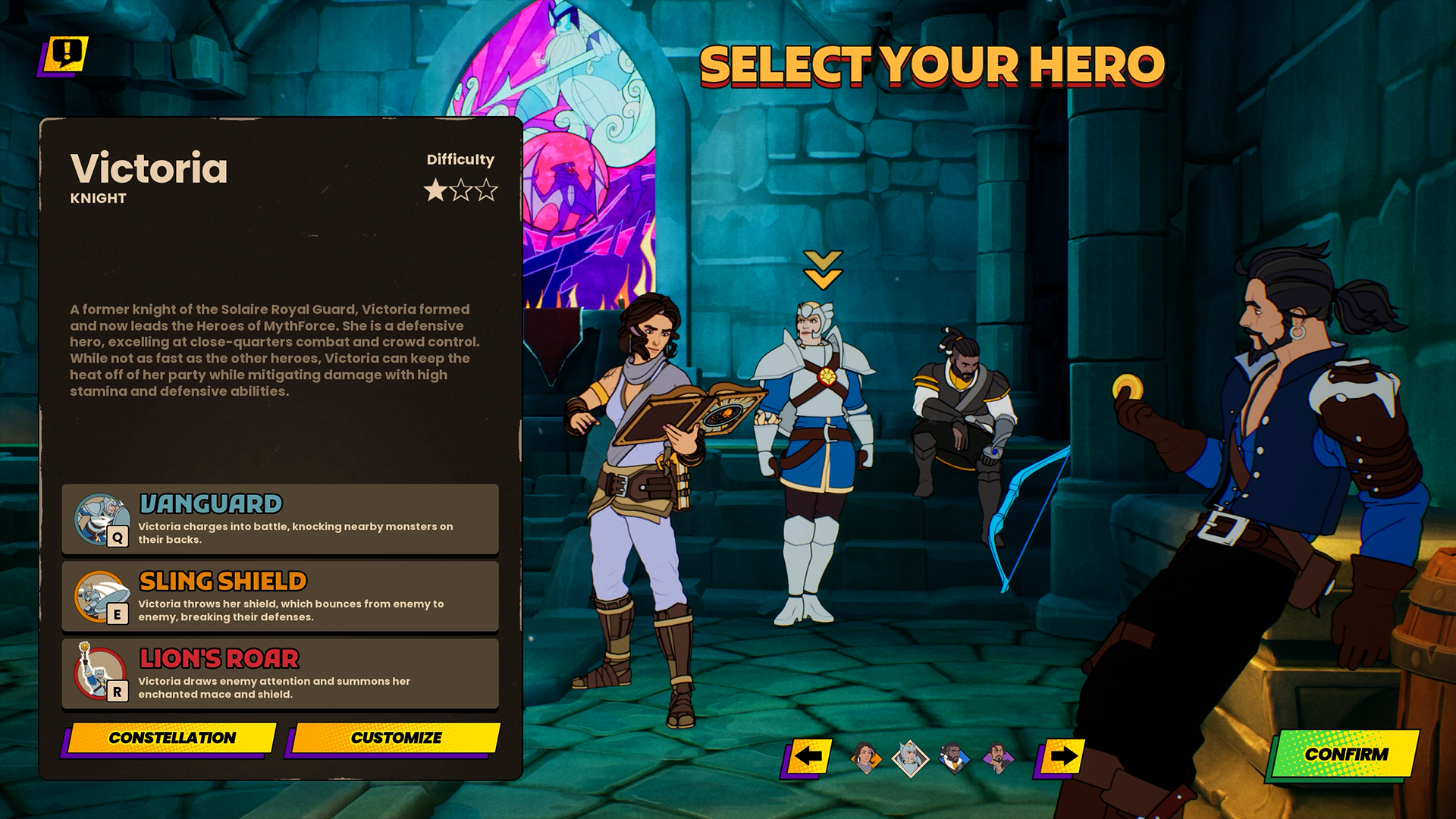The height and width of the screenshot is (819, 1456).
Task: Open the CUSTOMIZE tab
Action: (x=397, y=736)
